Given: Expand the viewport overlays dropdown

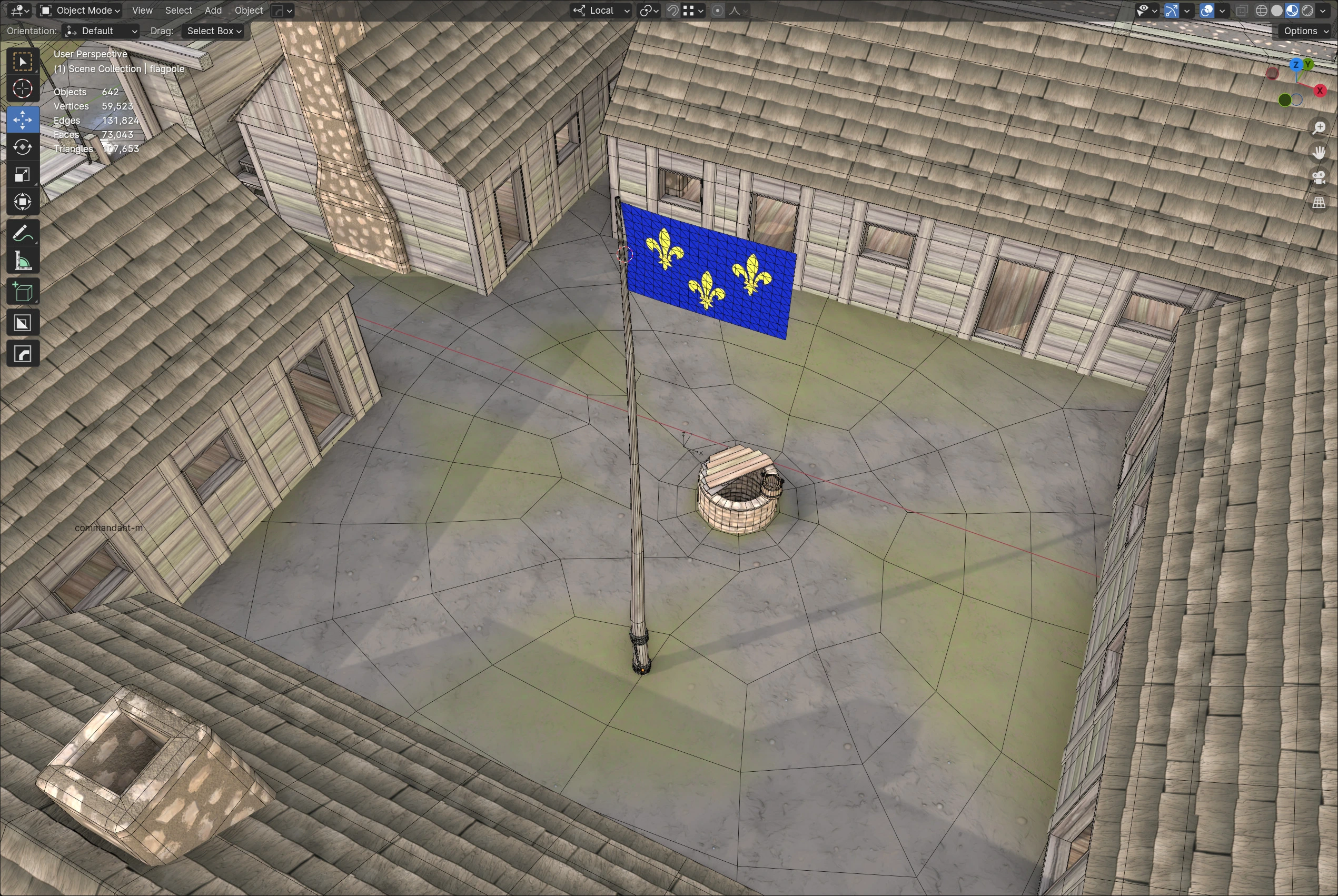Looking at the screenshot, I should (1223, 11).
